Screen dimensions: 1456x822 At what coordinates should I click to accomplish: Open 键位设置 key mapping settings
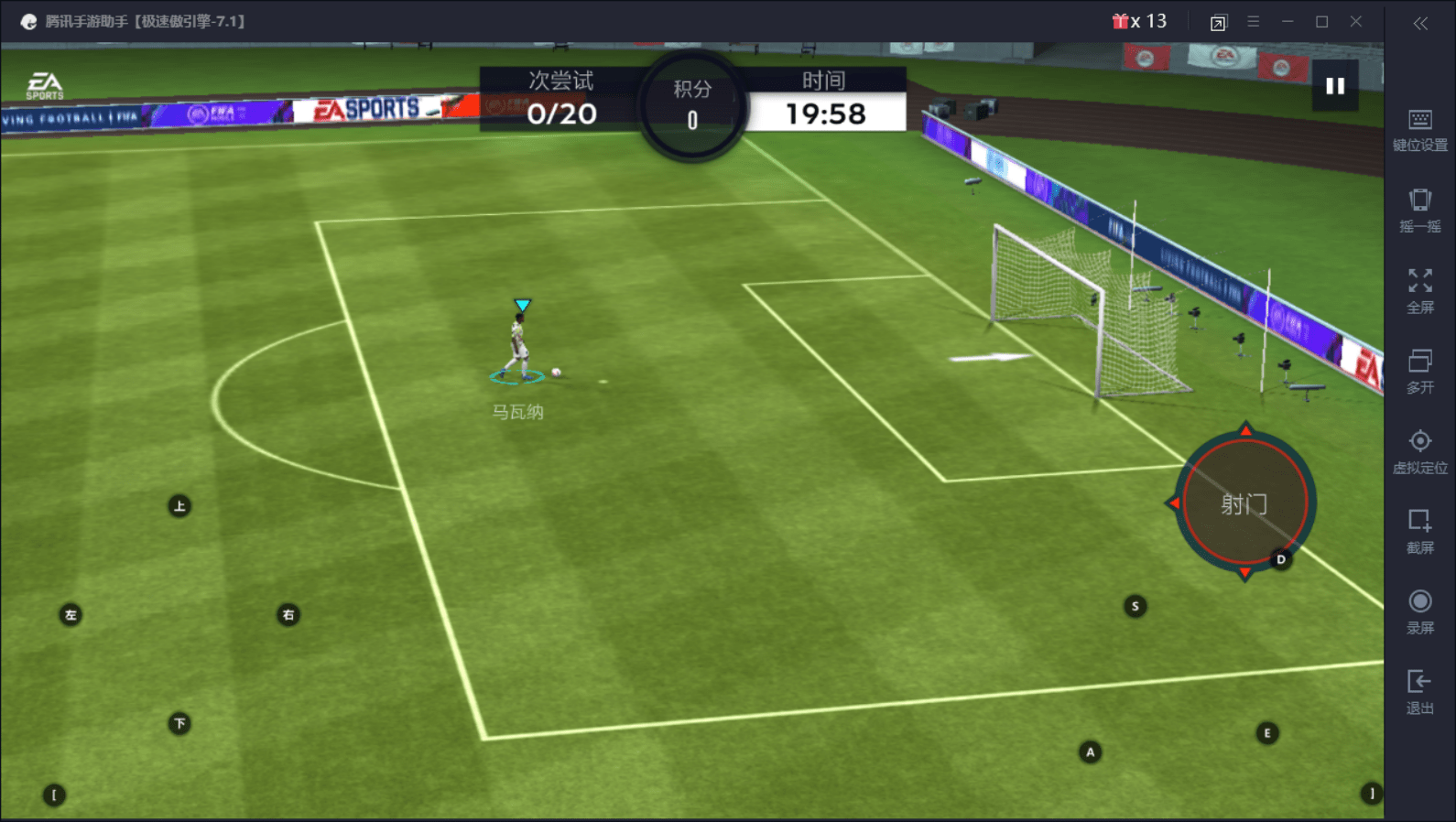click(1419, 130)
